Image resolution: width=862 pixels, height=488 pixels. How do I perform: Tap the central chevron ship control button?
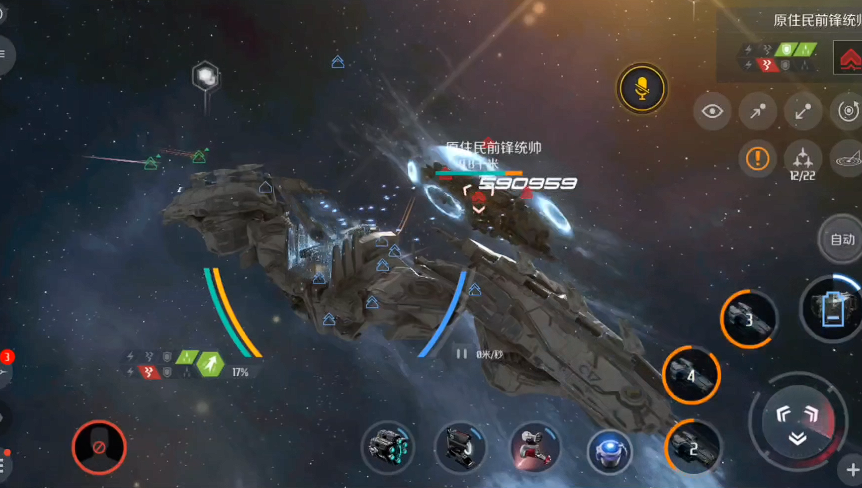pos(797,419)
